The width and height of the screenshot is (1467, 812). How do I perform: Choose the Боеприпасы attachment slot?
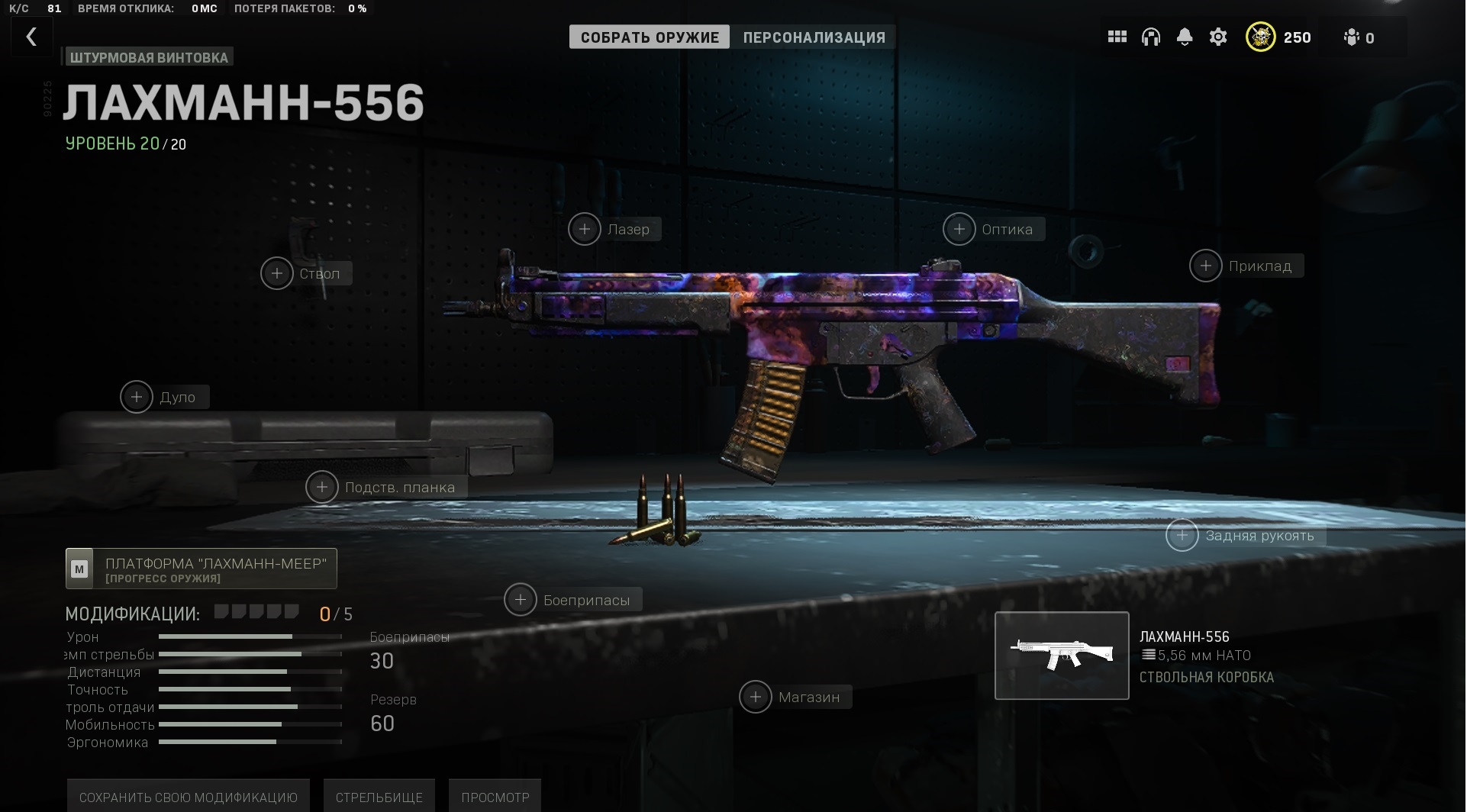pyautogui.click(x=521, y=601)
